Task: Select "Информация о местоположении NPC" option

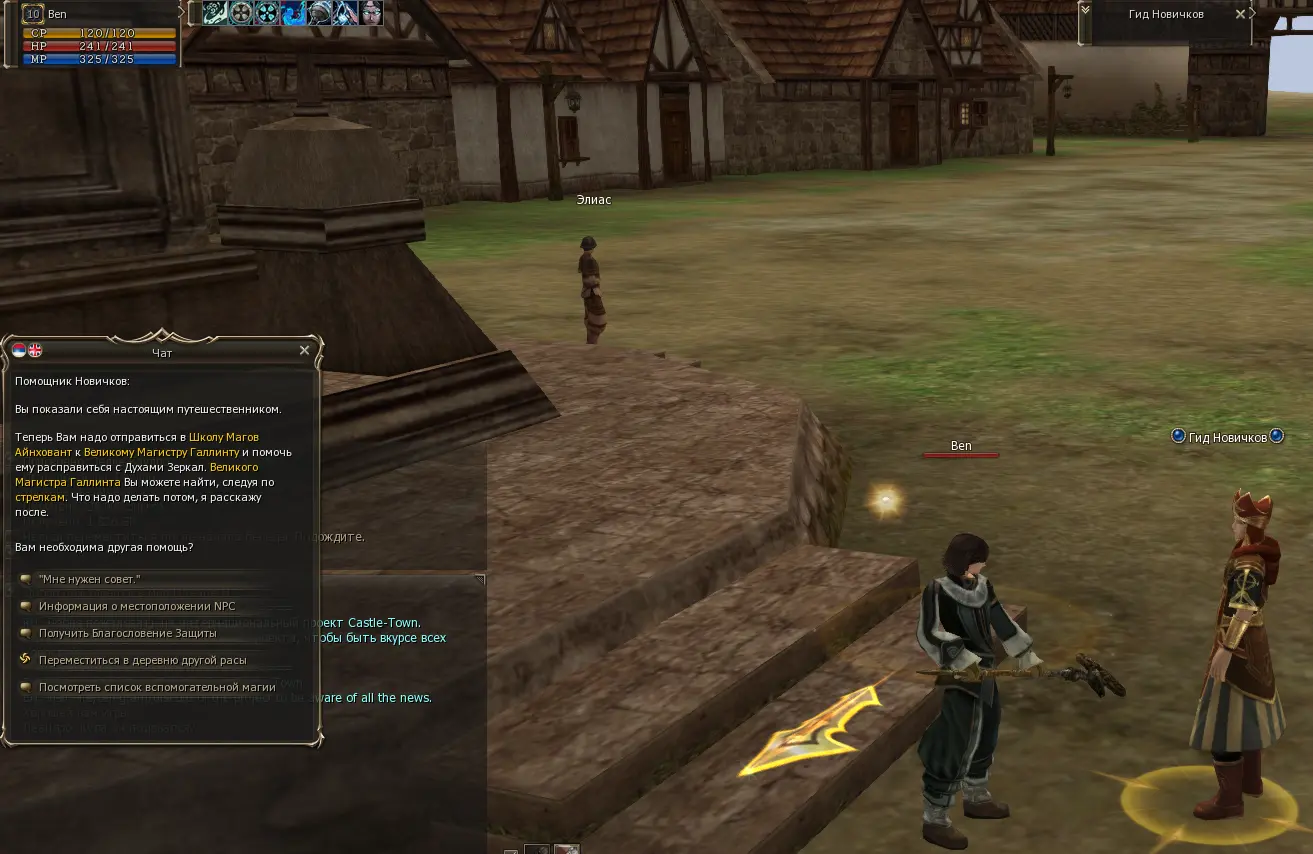Action: coord(137,606)
